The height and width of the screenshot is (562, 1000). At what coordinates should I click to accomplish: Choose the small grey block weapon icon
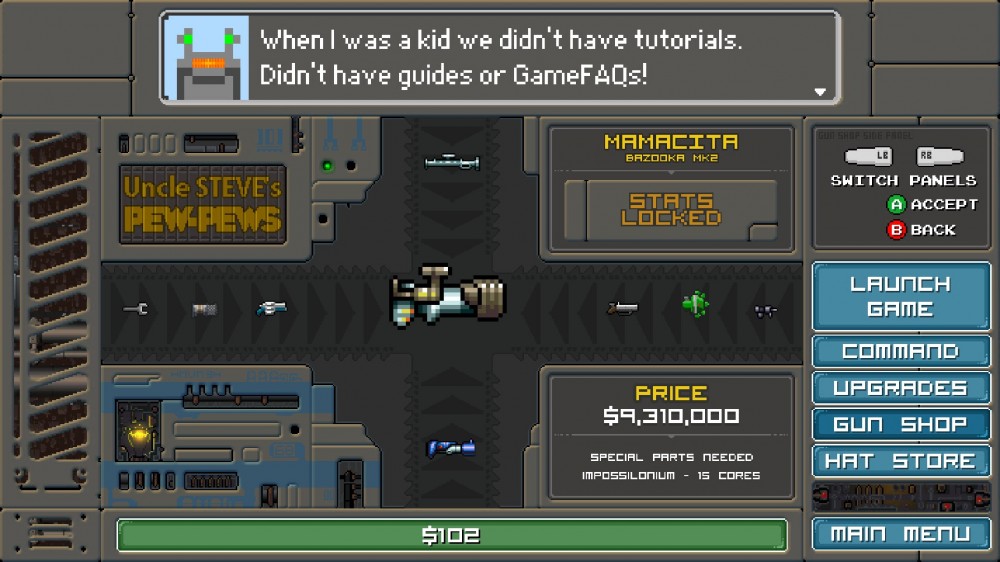click(x=205, y=310)
